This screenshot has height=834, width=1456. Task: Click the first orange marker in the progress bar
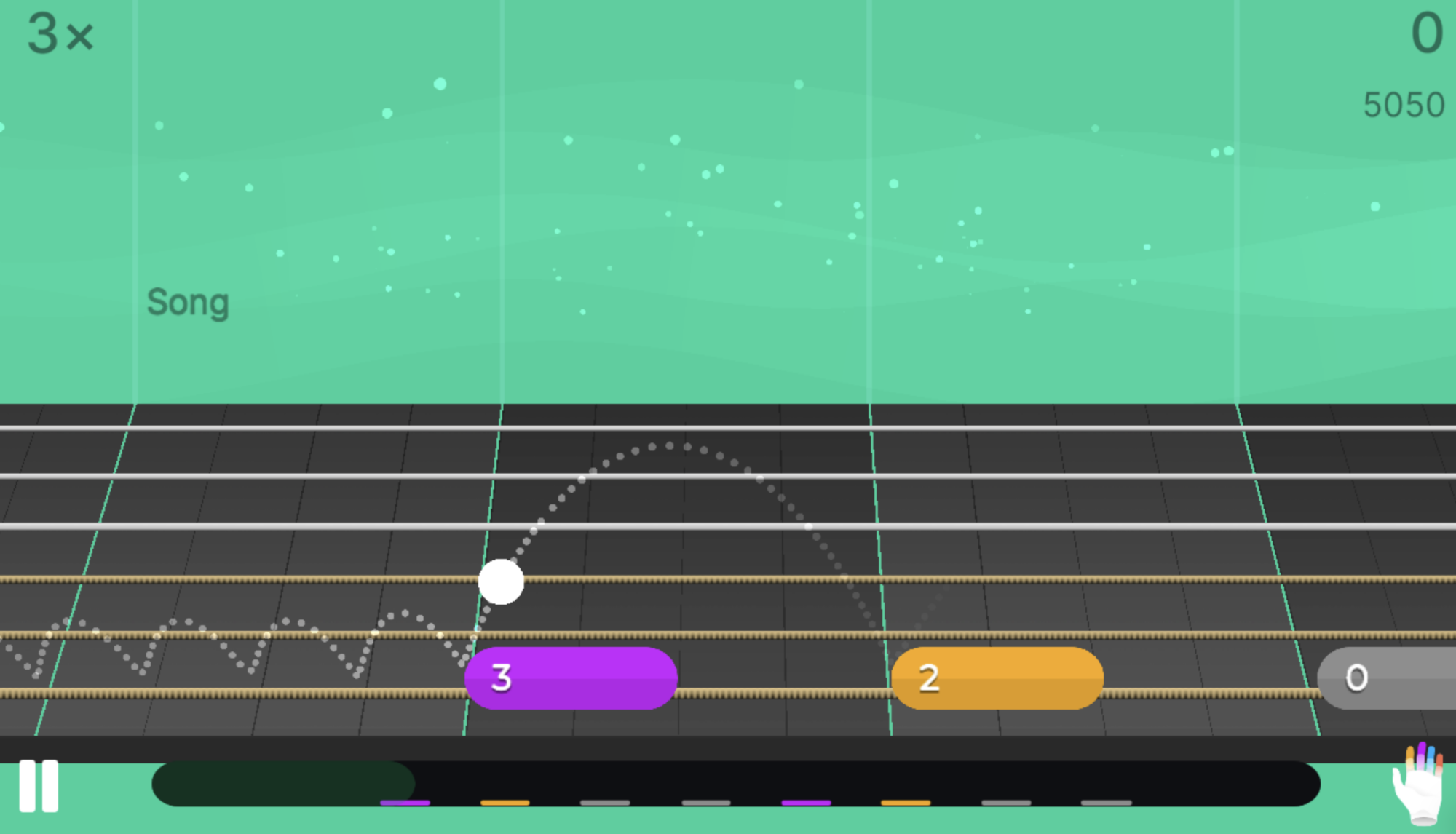(x=506, y=803)
